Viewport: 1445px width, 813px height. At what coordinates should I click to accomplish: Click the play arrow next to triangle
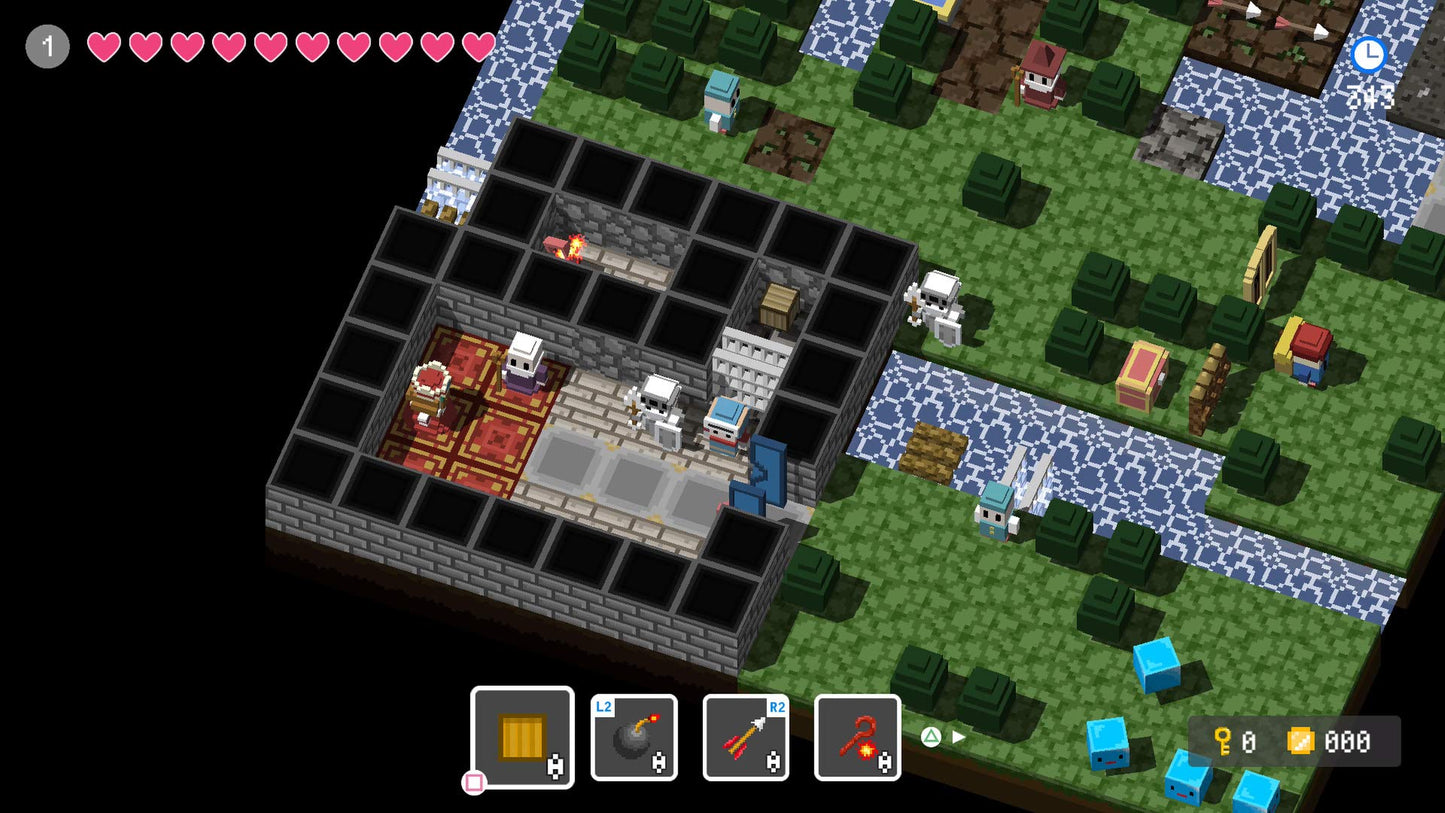pos(958,735)
